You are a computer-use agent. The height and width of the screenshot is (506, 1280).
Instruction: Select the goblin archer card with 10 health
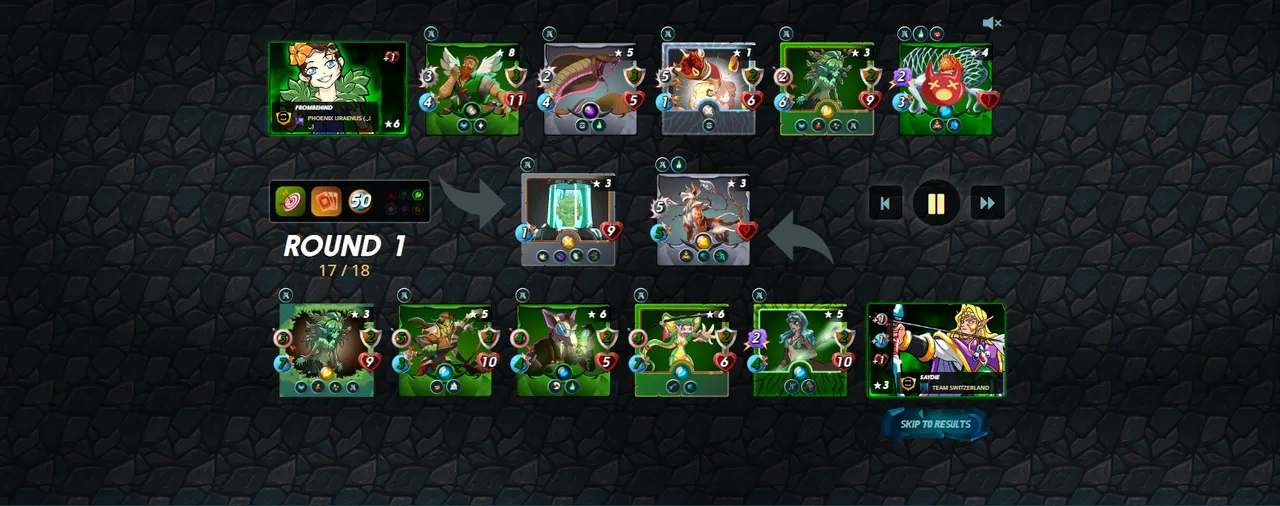(445, 350)
